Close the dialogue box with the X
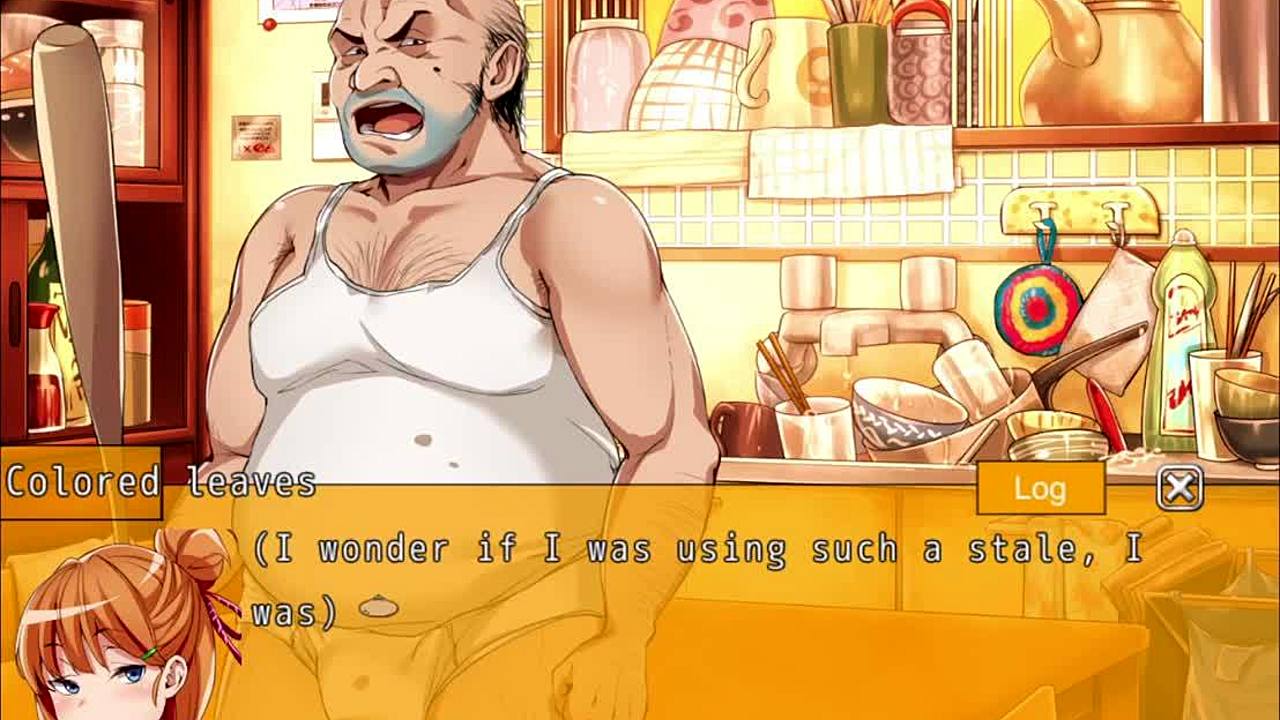The height and width of the screenshot is (720, 1280). coord(1180,488)
